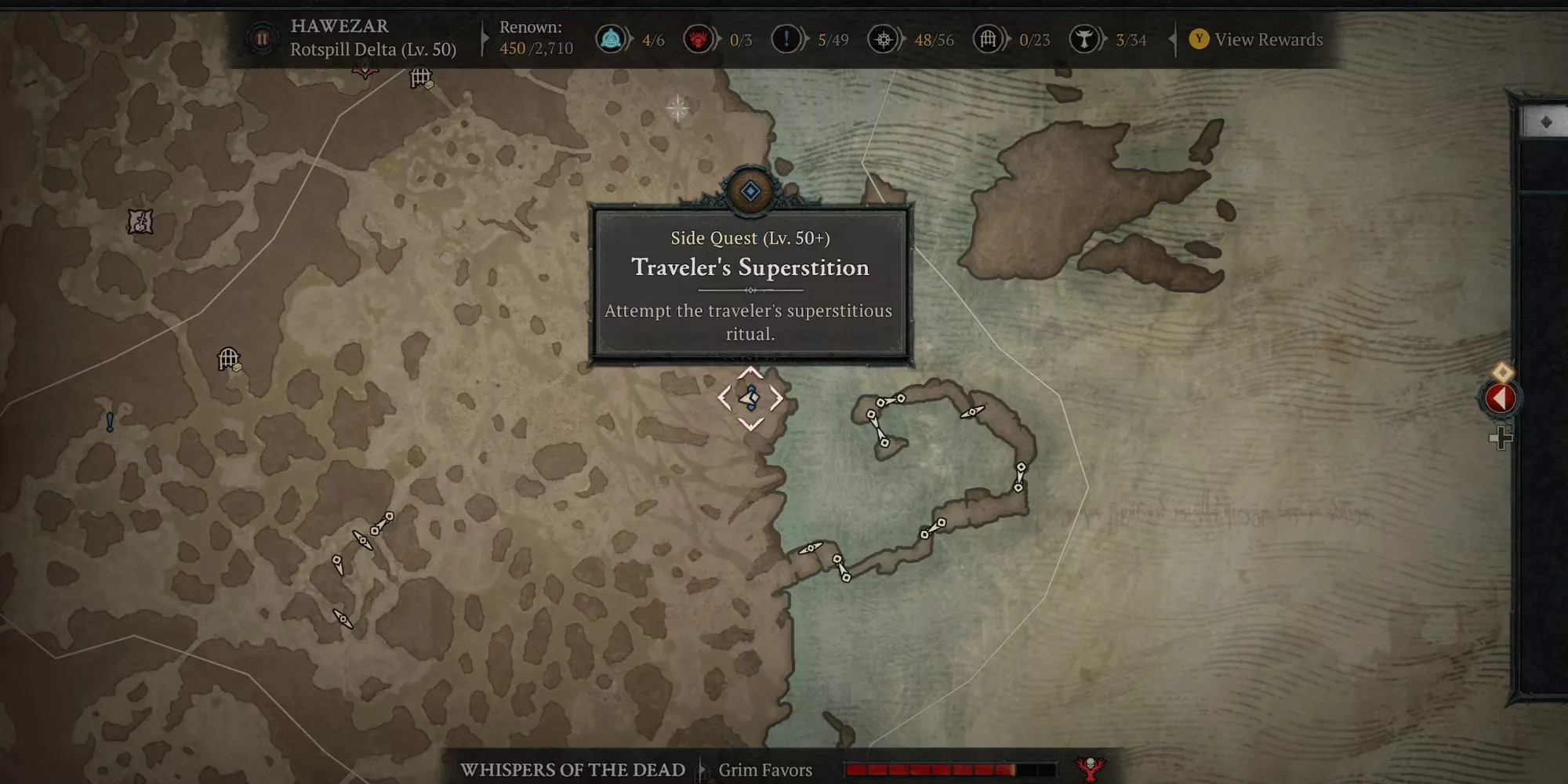Select the skull and sword map marker

(x=140, y=222)
